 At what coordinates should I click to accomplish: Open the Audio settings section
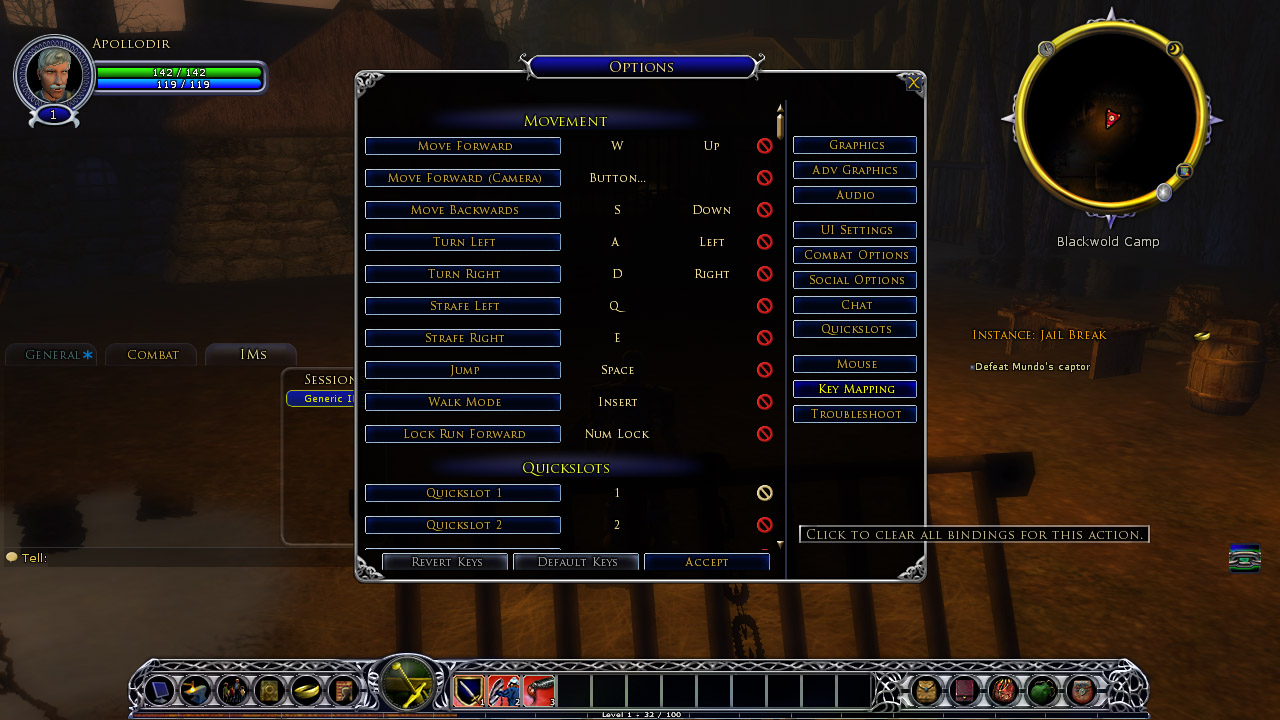tap(855, 195)
